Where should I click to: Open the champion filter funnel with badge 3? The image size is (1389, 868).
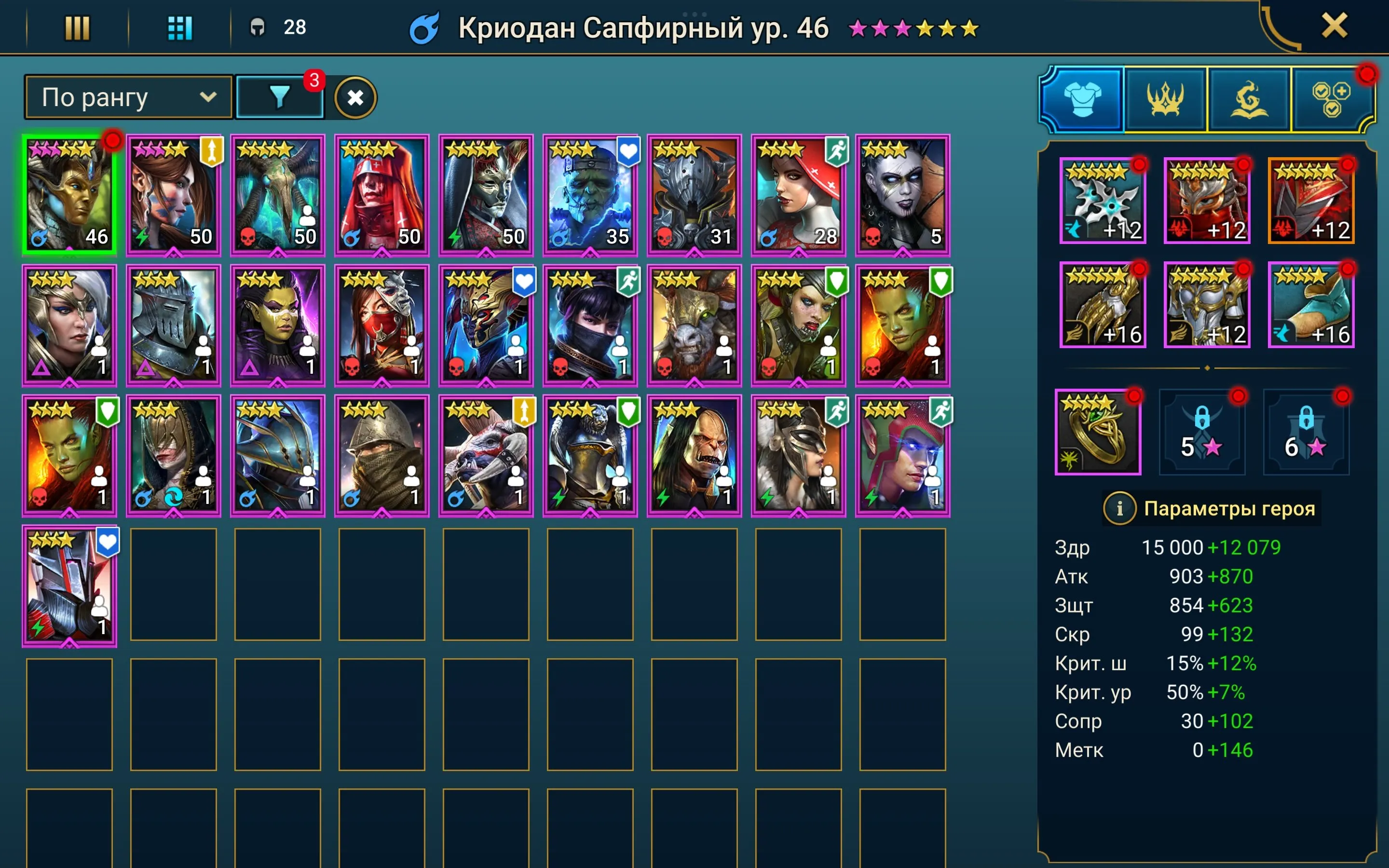[x=280, y=96]
